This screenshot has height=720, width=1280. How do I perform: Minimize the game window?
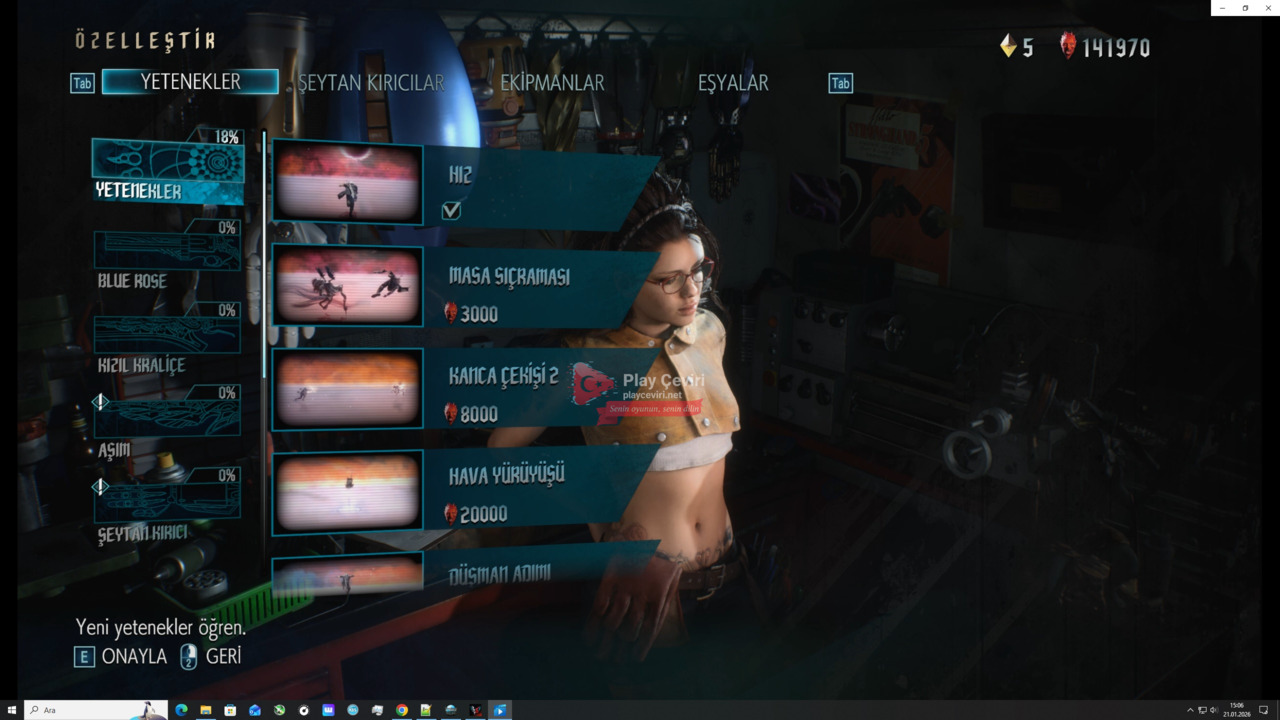tap(1222, 8)
